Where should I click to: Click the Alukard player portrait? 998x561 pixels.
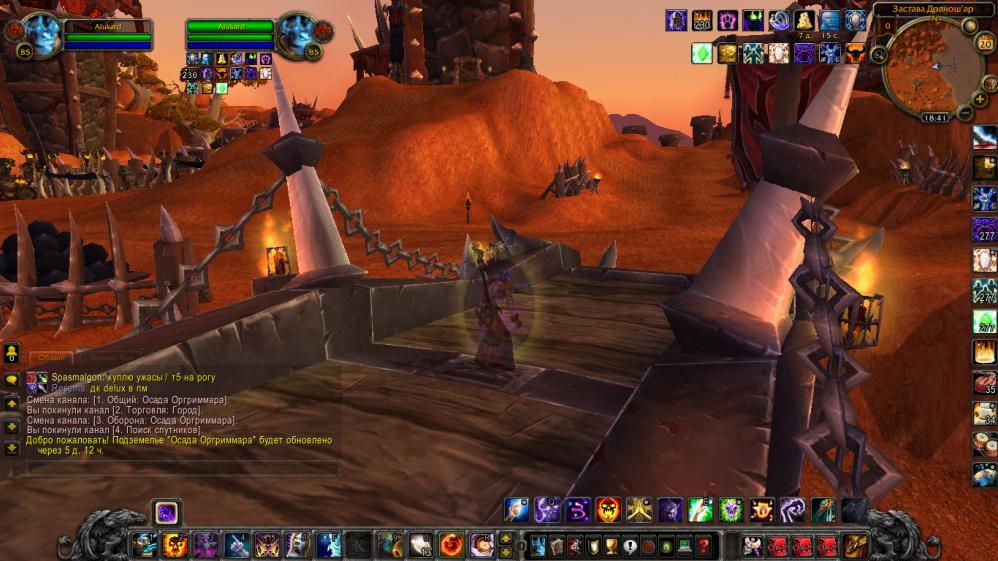[x=42, y=36]
